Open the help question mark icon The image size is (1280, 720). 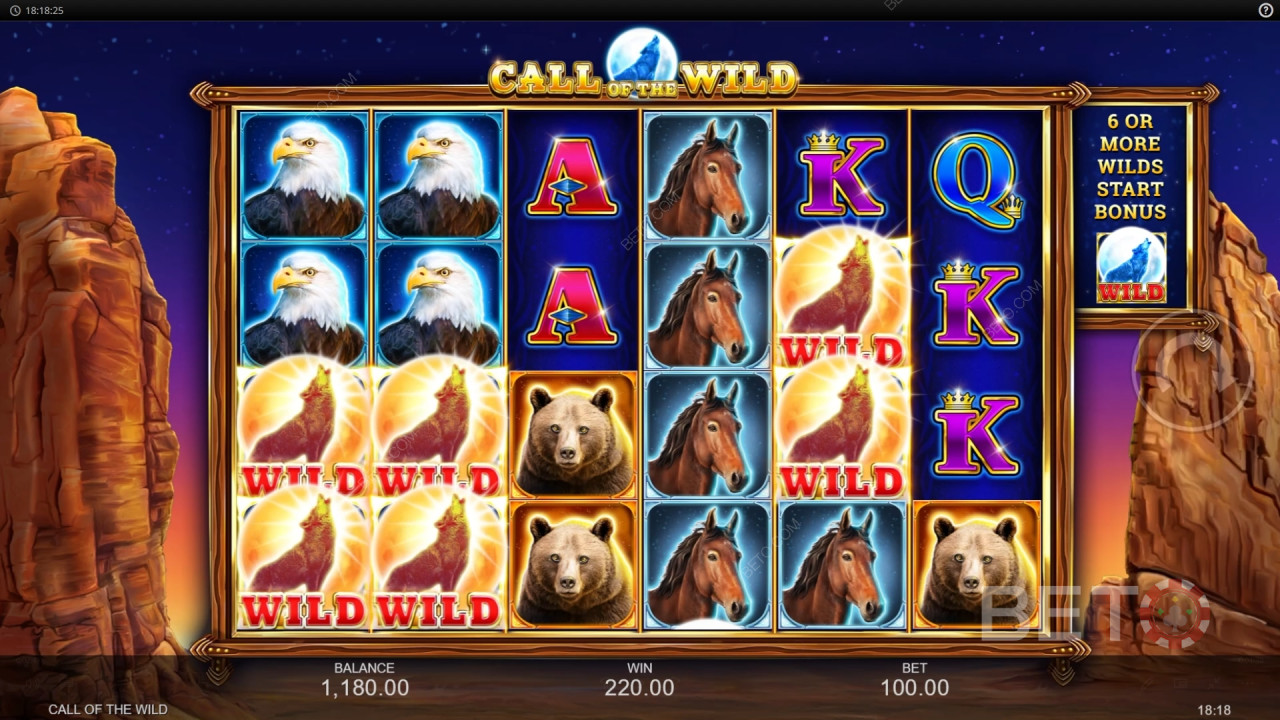coord(1265,10)
